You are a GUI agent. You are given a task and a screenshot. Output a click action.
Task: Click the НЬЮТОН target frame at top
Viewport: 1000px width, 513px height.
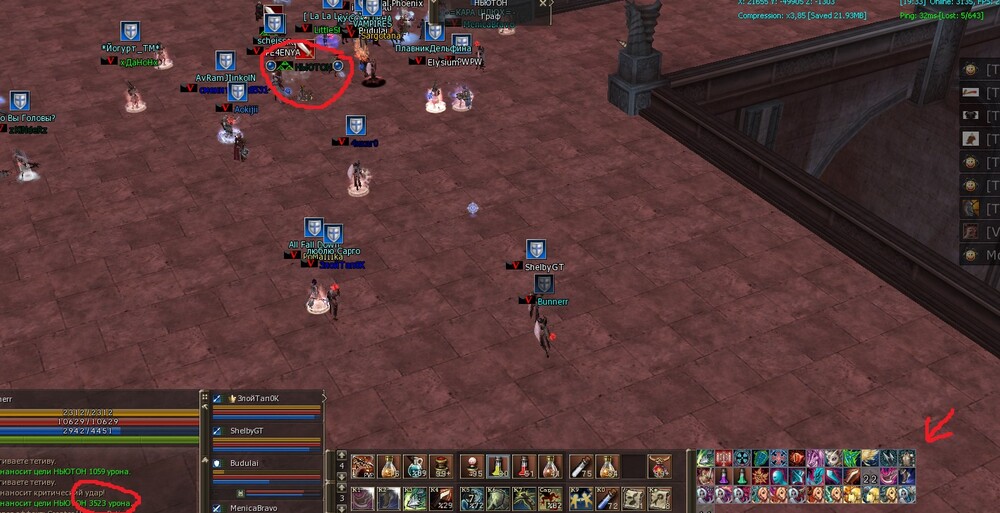(490, 11)
